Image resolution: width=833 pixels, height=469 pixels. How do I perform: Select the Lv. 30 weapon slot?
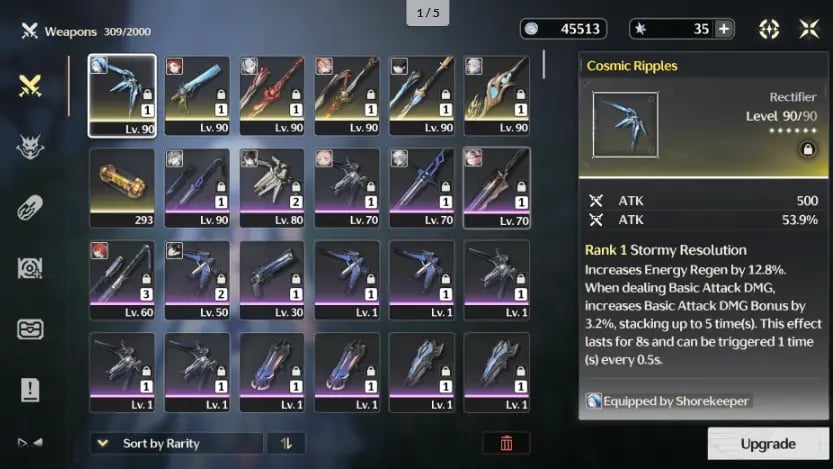(x=272, y=279)
